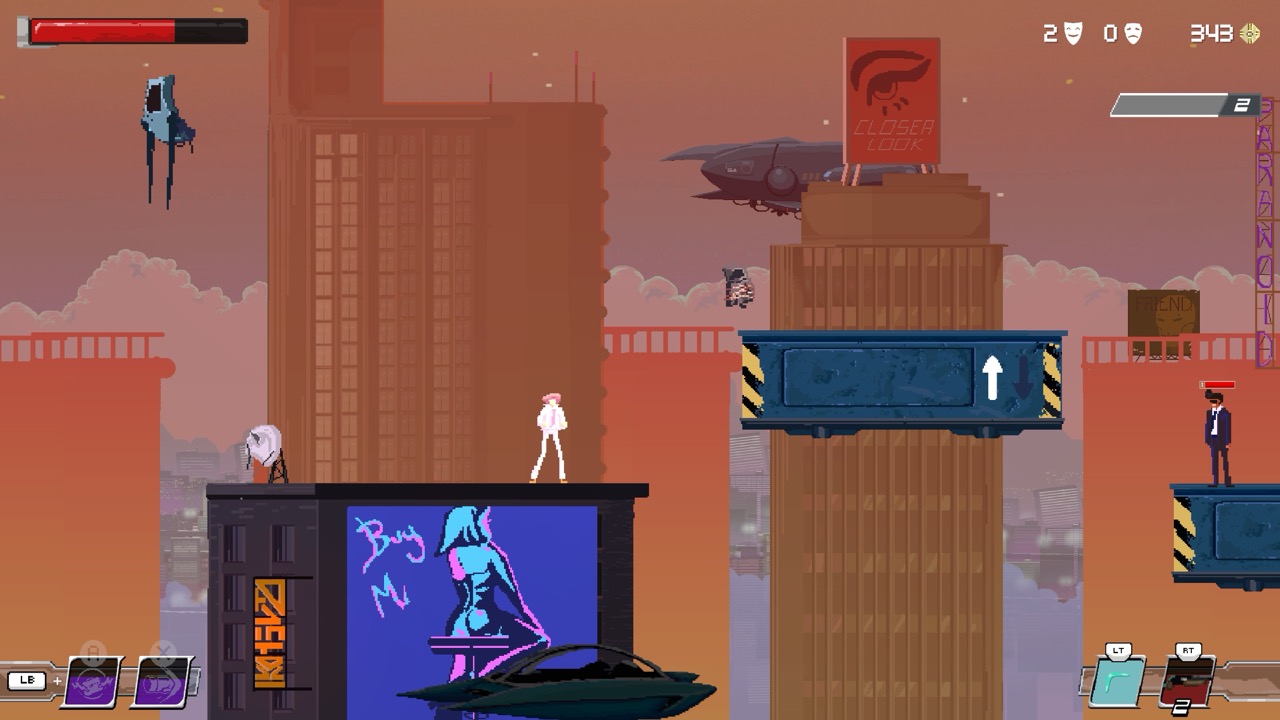Click the crosshair icon beside 343
The height and width of the screenshot is (720, 1280).
[1249, 33]
